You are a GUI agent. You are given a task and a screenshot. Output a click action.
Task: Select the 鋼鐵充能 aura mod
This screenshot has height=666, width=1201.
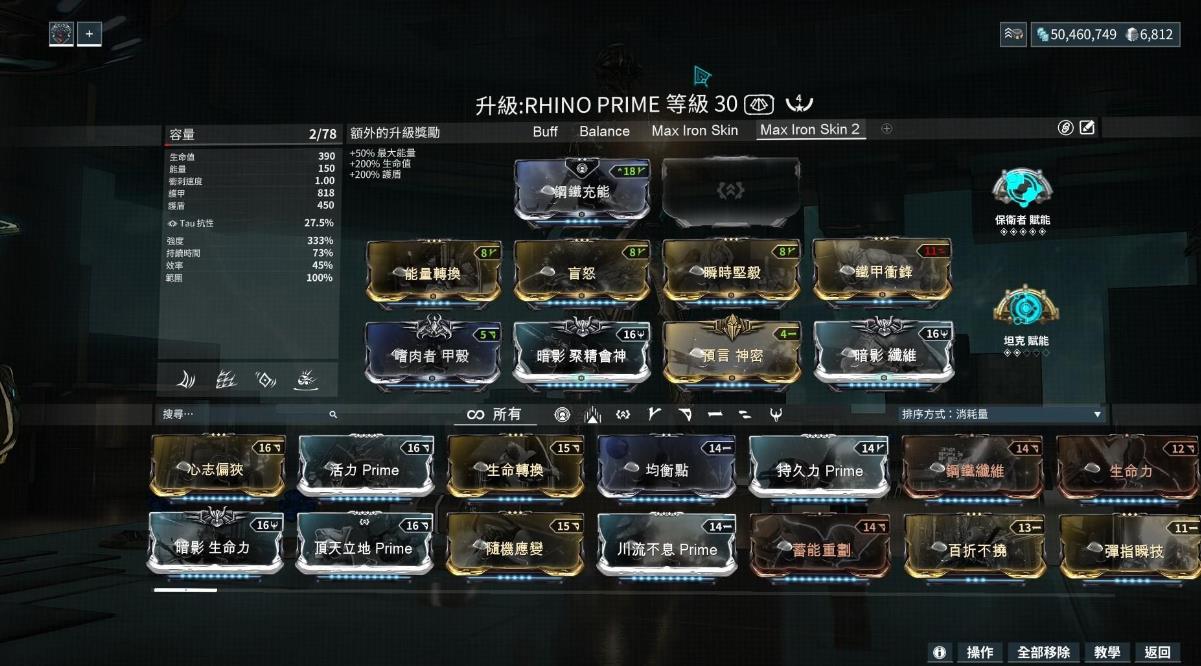[x=582, y=191]
